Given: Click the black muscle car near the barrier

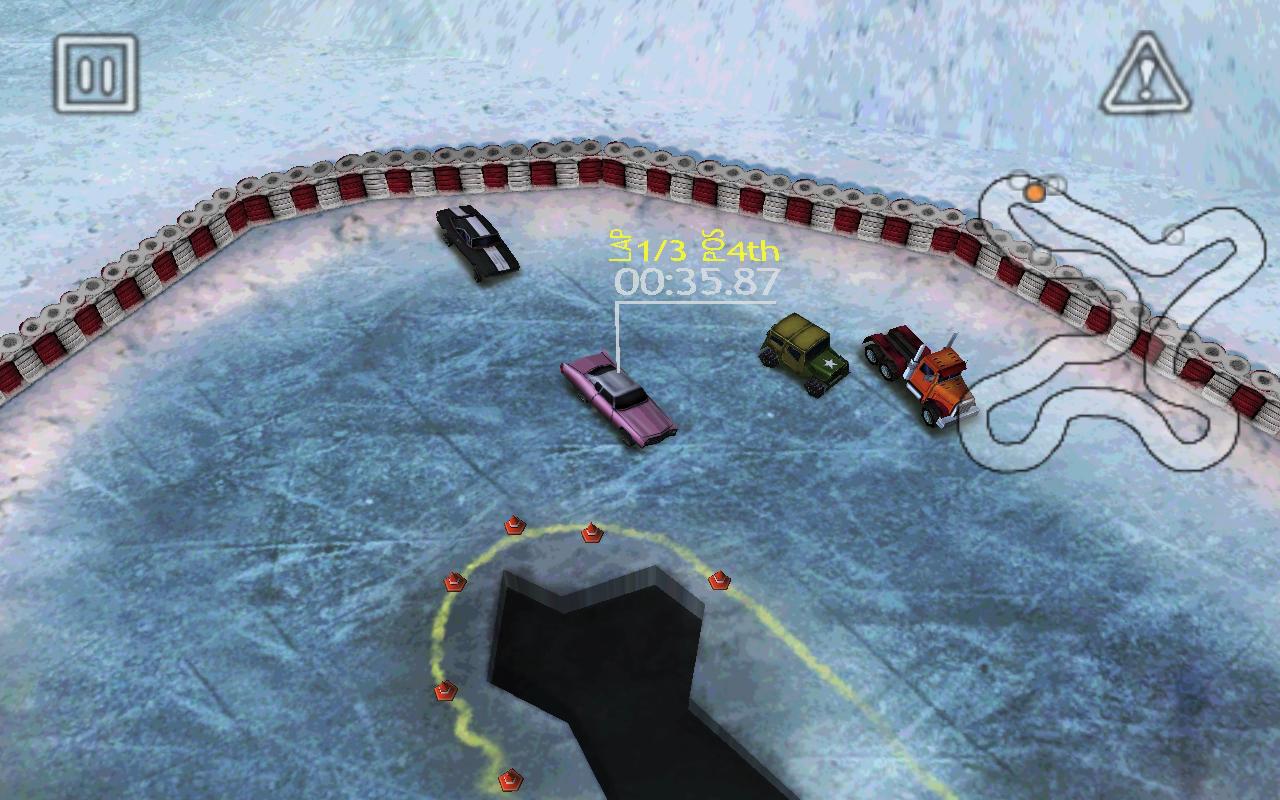Looking at the screenshot, I should (475, 240).
